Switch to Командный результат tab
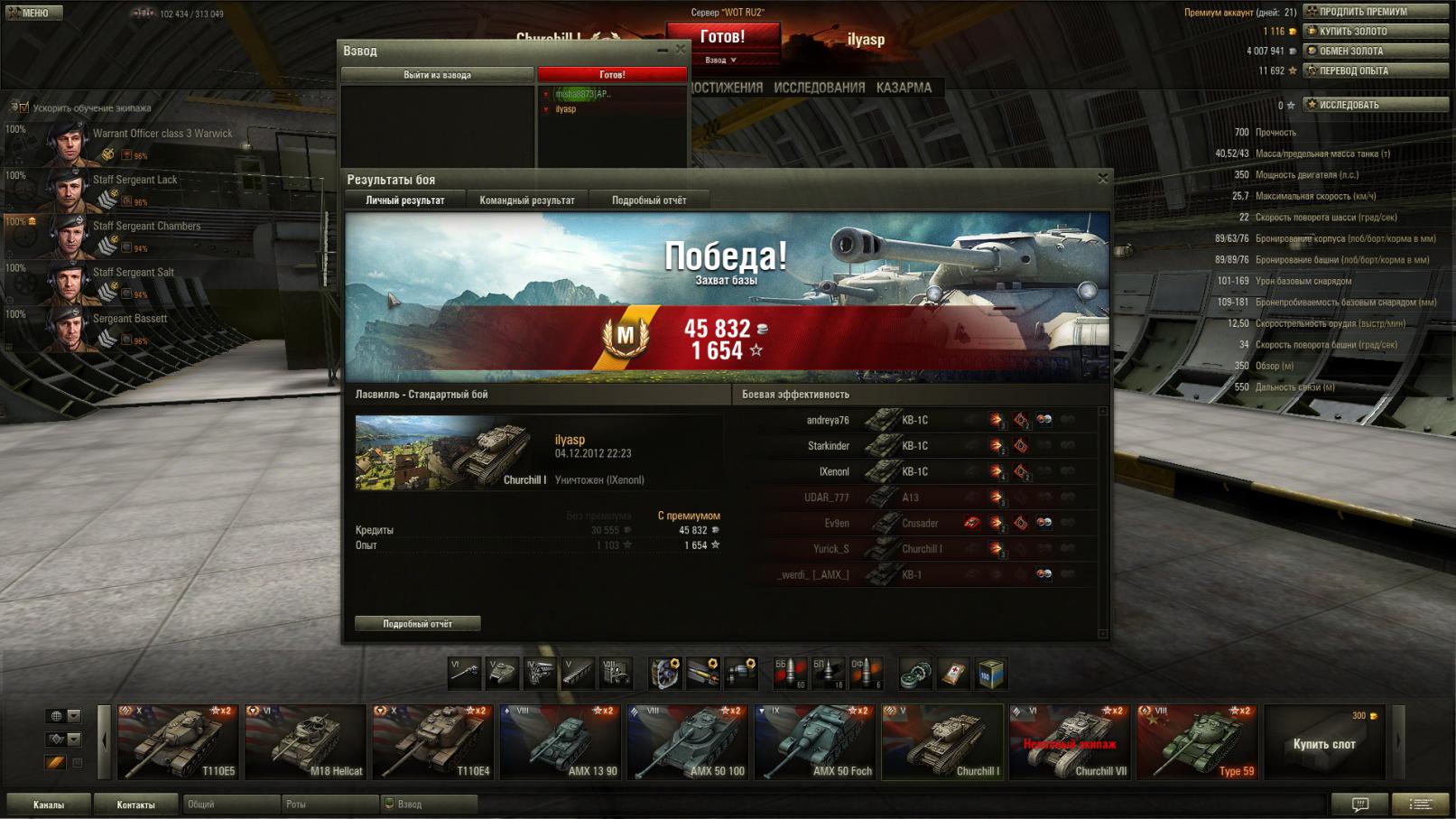Screen dimensions: 1456x819 click(526, 200)
